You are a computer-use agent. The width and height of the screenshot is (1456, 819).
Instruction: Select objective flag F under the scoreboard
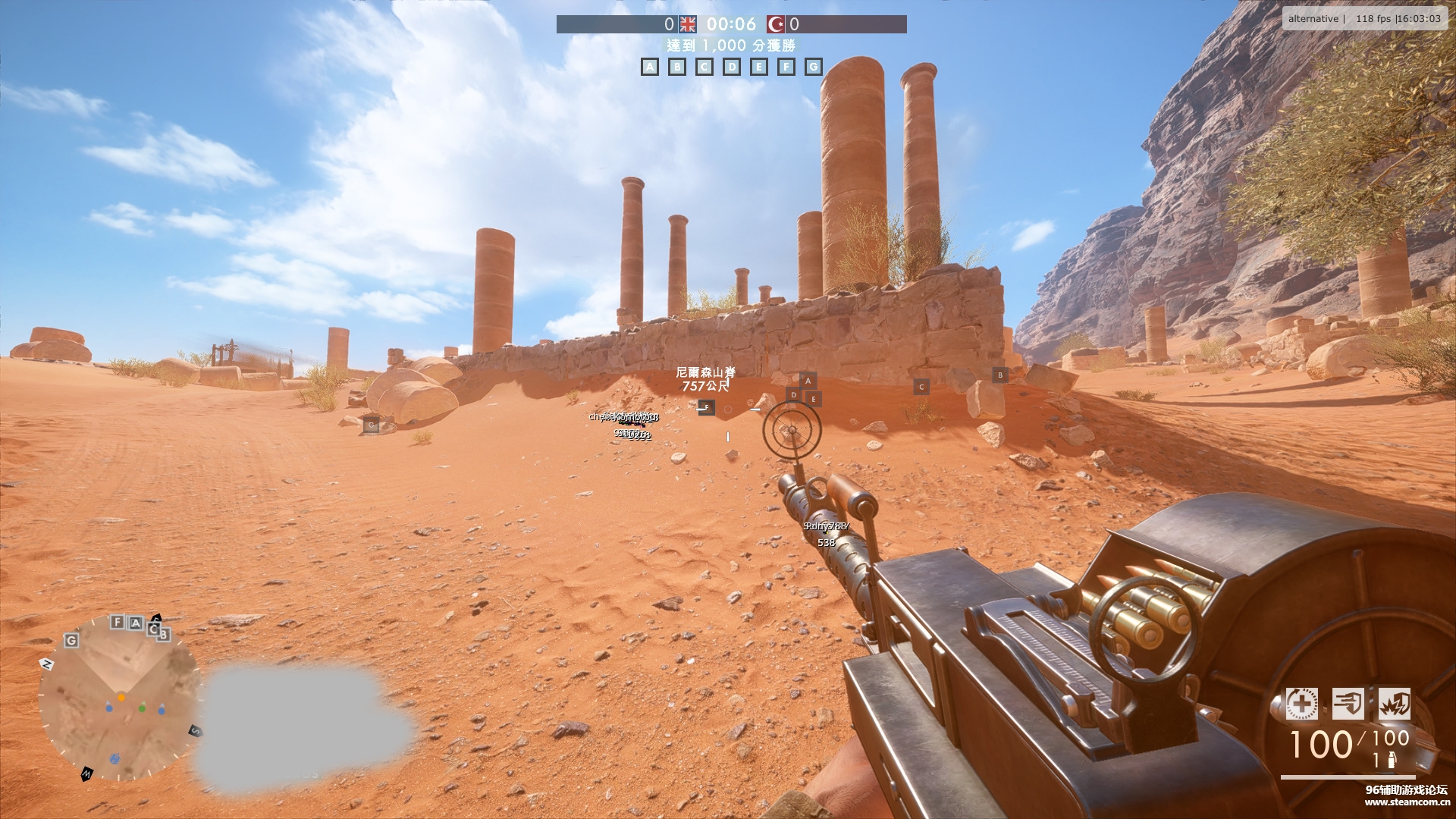tap(786, 67)
